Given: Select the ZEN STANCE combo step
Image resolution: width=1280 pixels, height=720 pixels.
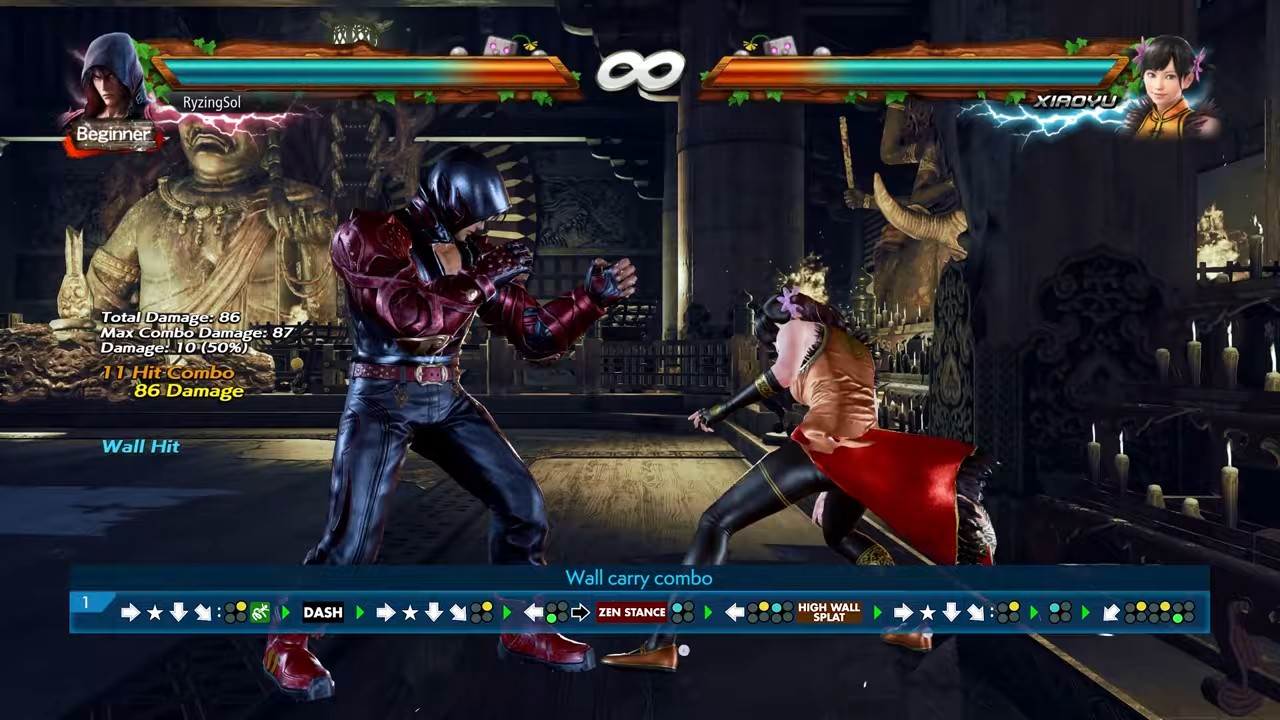Looking at the screenshot, I should point(631,613).
